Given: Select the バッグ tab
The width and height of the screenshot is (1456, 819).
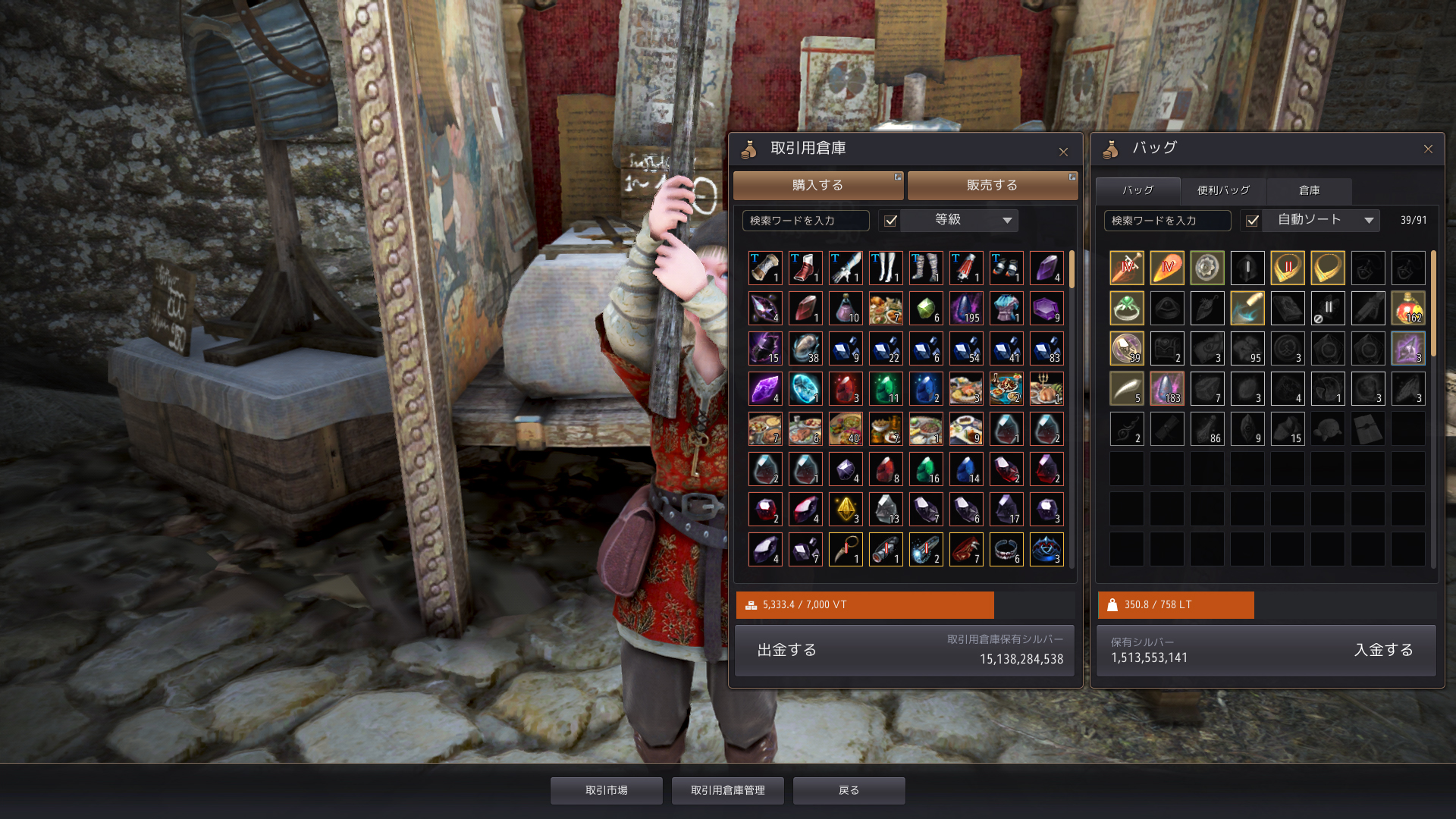Looking at the screenshot, I should tap(1137, 190).
